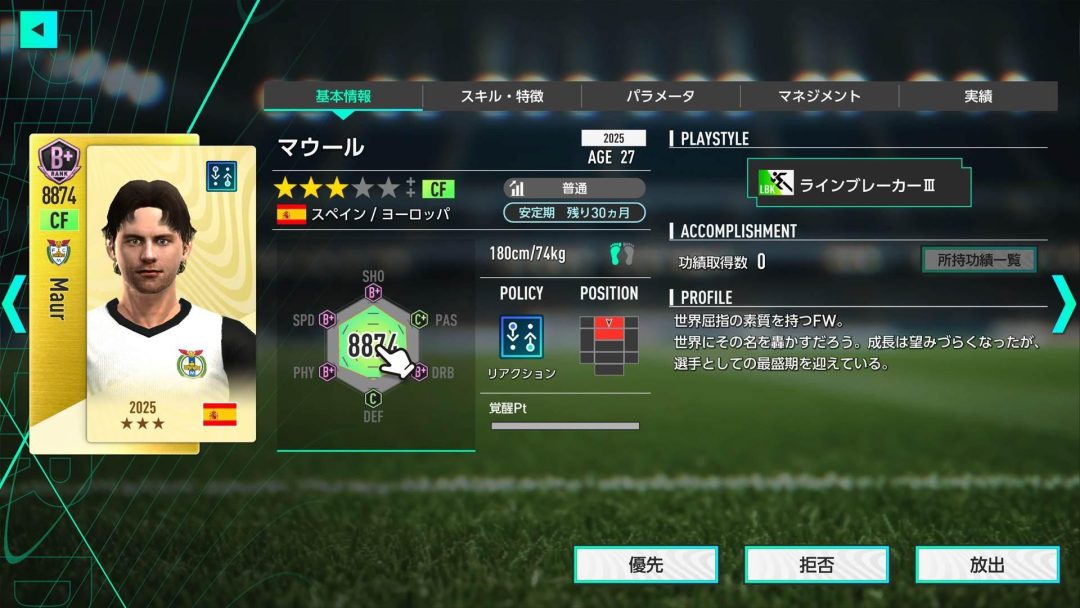The image size is (1080, 608).
Task: Go to the next player with right arrow
Action: 1063,304
